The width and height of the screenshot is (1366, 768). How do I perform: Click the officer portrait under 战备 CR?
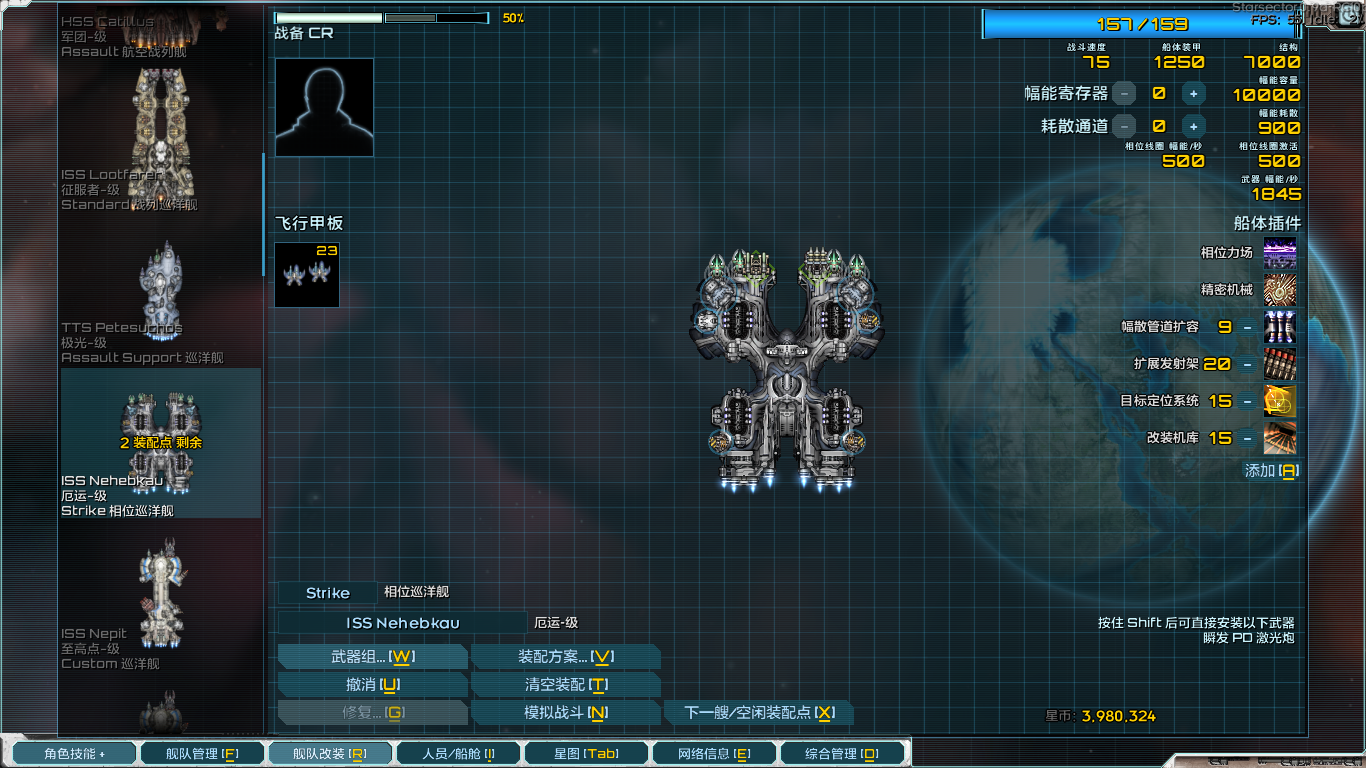[x=324, y=107]
